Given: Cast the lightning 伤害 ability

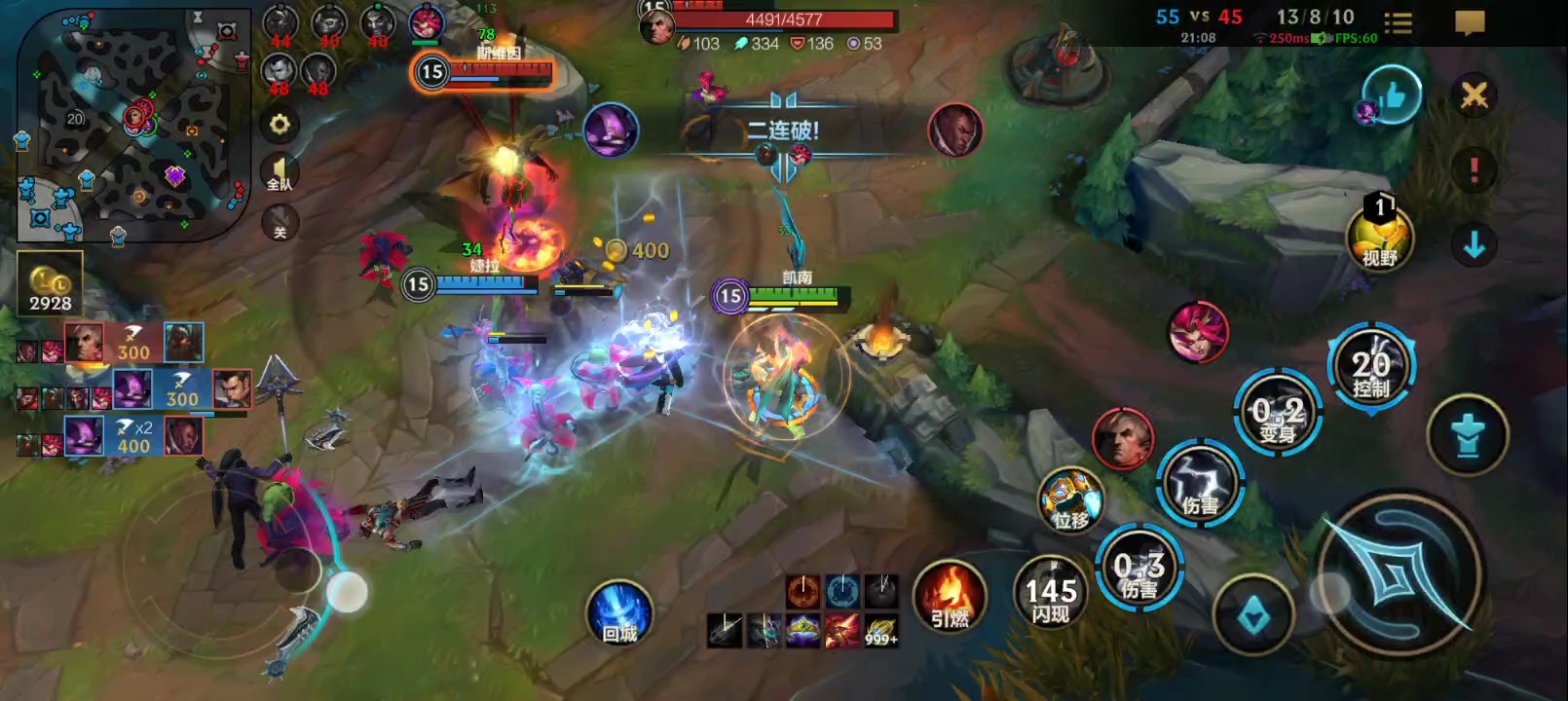Looking at the screenshot, I should tap(1201, 484).
